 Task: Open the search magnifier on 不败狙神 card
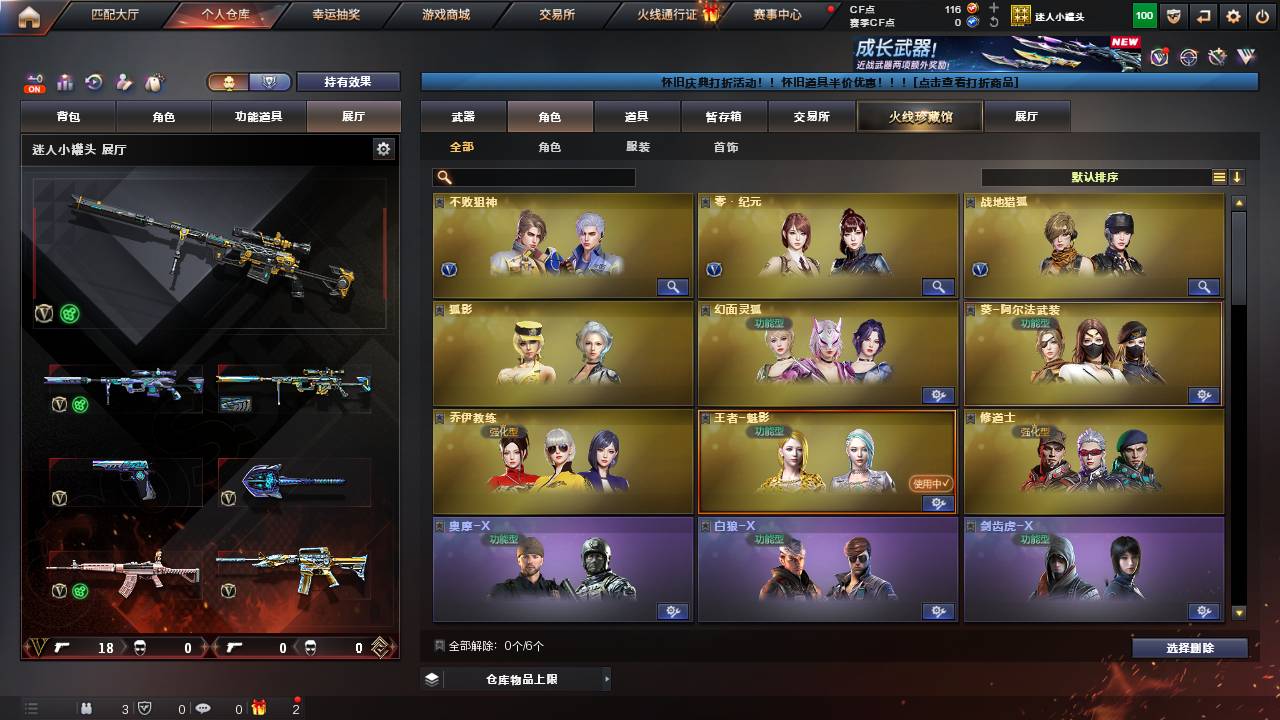pos(674,287)
